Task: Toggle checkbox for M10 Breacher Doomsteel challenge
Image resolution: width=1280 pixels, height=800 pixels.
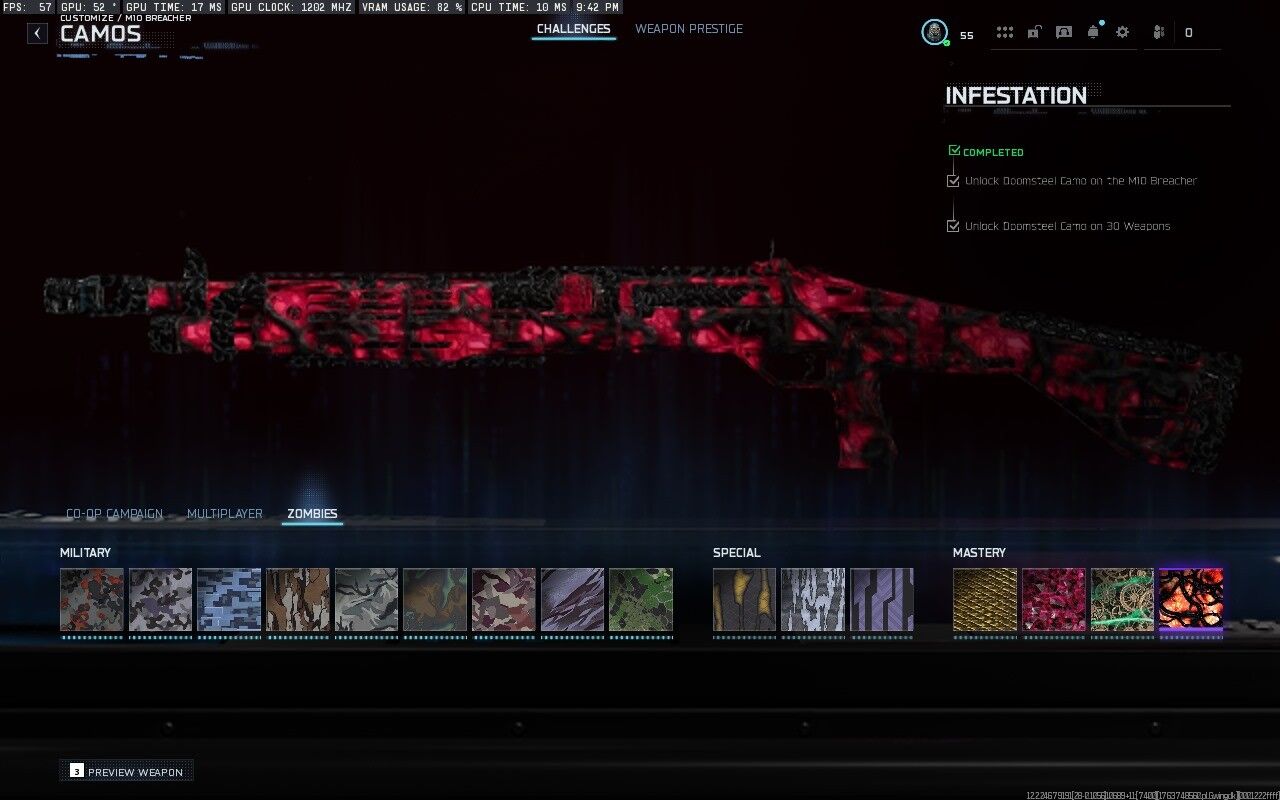Action: click(x=953, y=180)
